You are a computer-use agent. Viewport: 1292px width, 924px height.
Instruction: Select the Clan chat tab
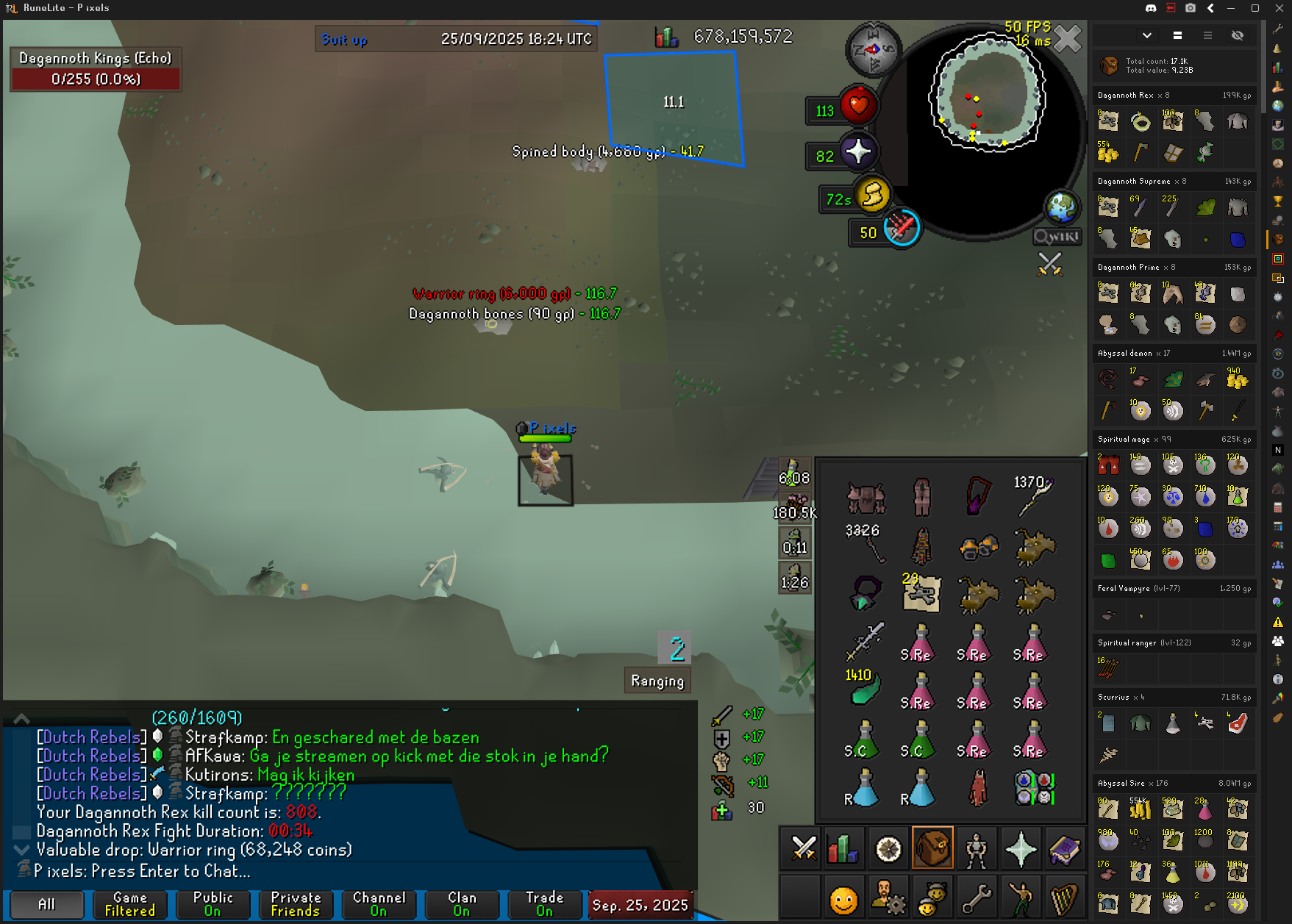(462, 904)
